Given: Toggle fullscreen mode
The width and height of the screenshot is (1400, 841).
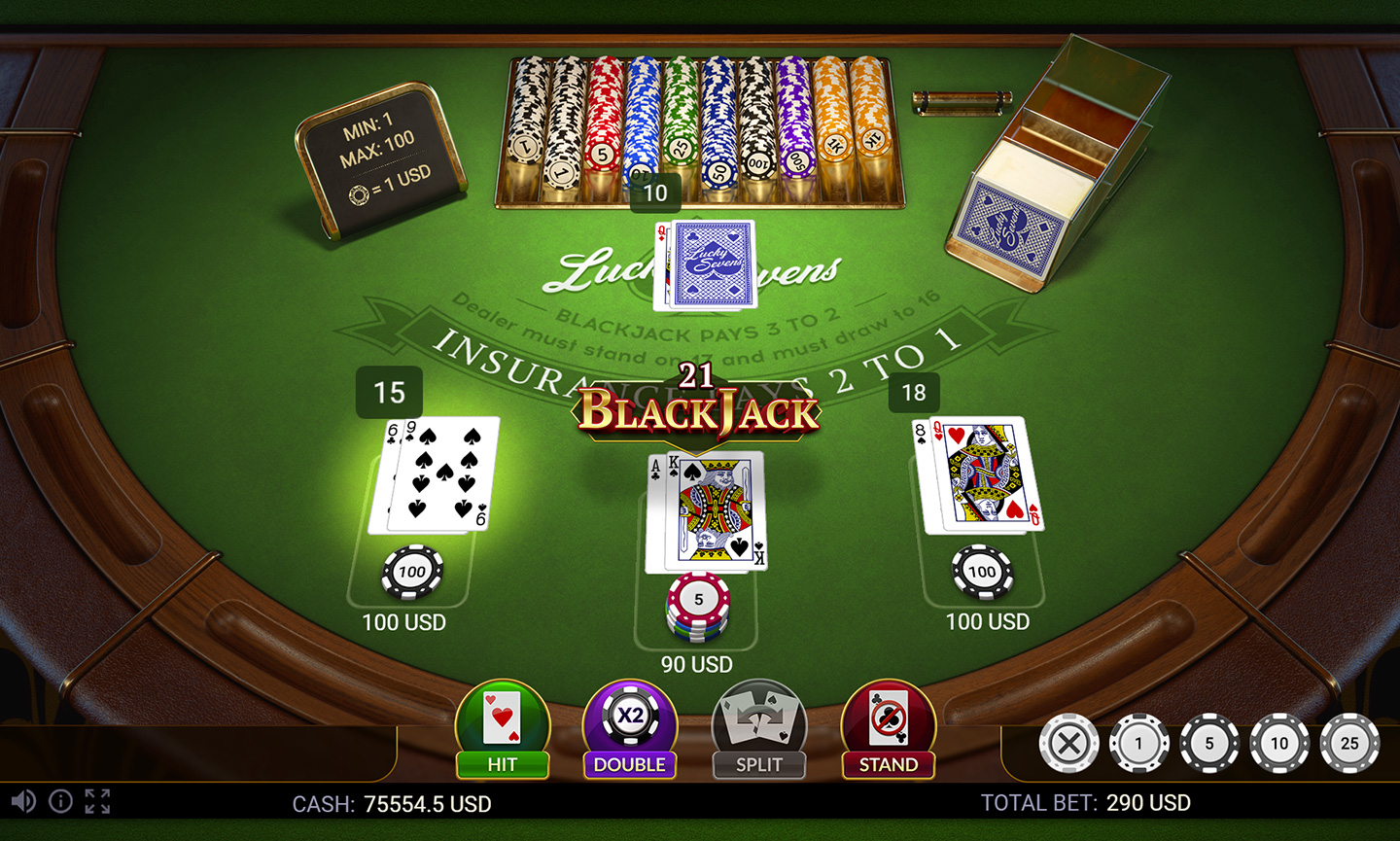Looking at the screenshot, I should pos(97,801).
